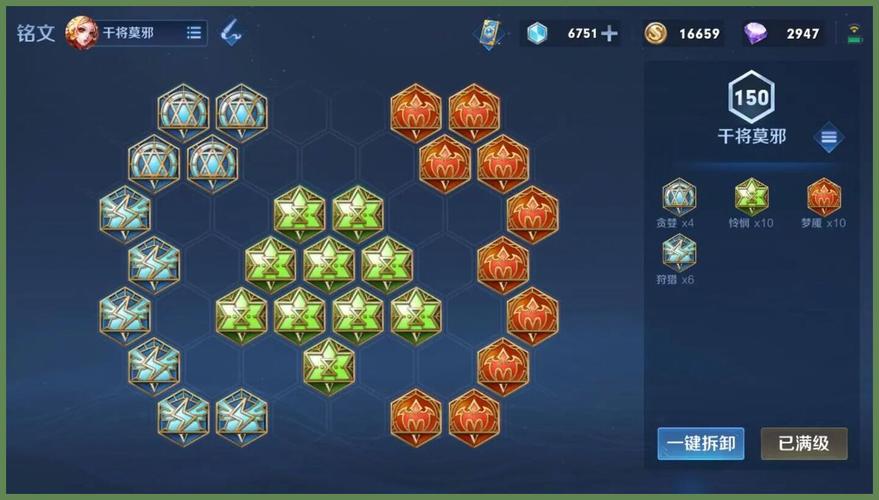Select the 怜悯 x10 green rune icon
This screenshot has width=879, height=500.
[751, 197]
